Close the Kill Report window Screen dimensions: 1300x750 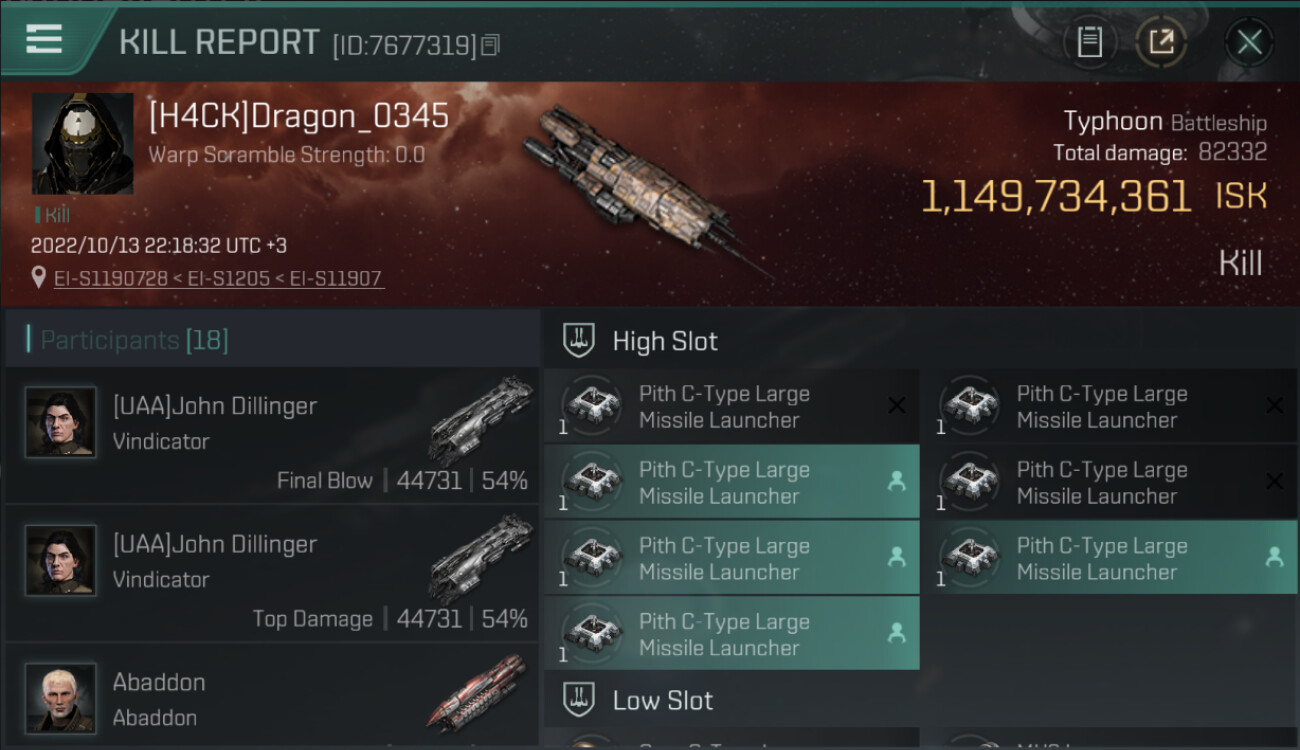click(x=1249, y=42)
